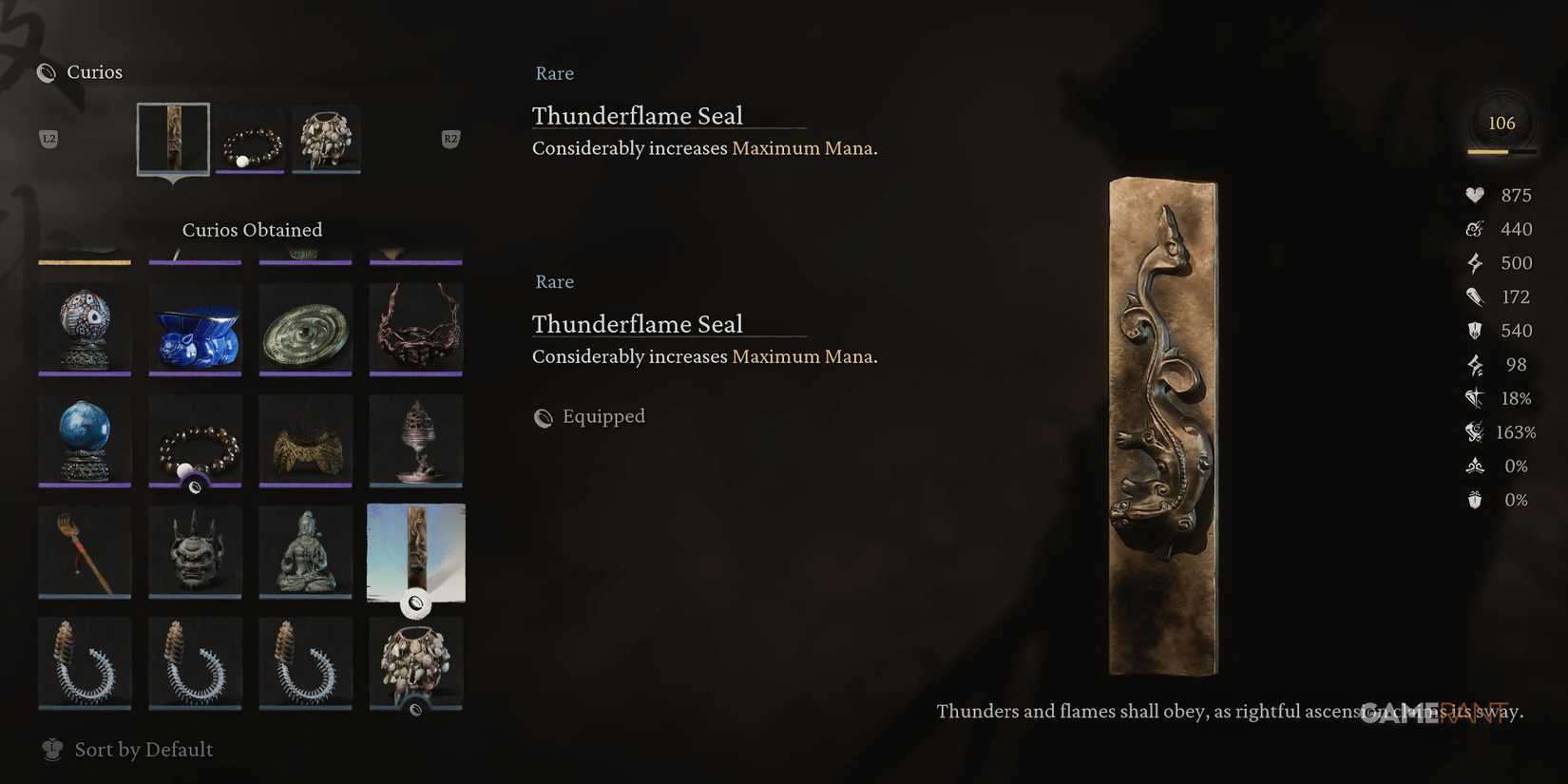Screen dimensions: 1568x784
Task: Click the critical rate icon showing 18%
Action: click(x=1475, y=398)
